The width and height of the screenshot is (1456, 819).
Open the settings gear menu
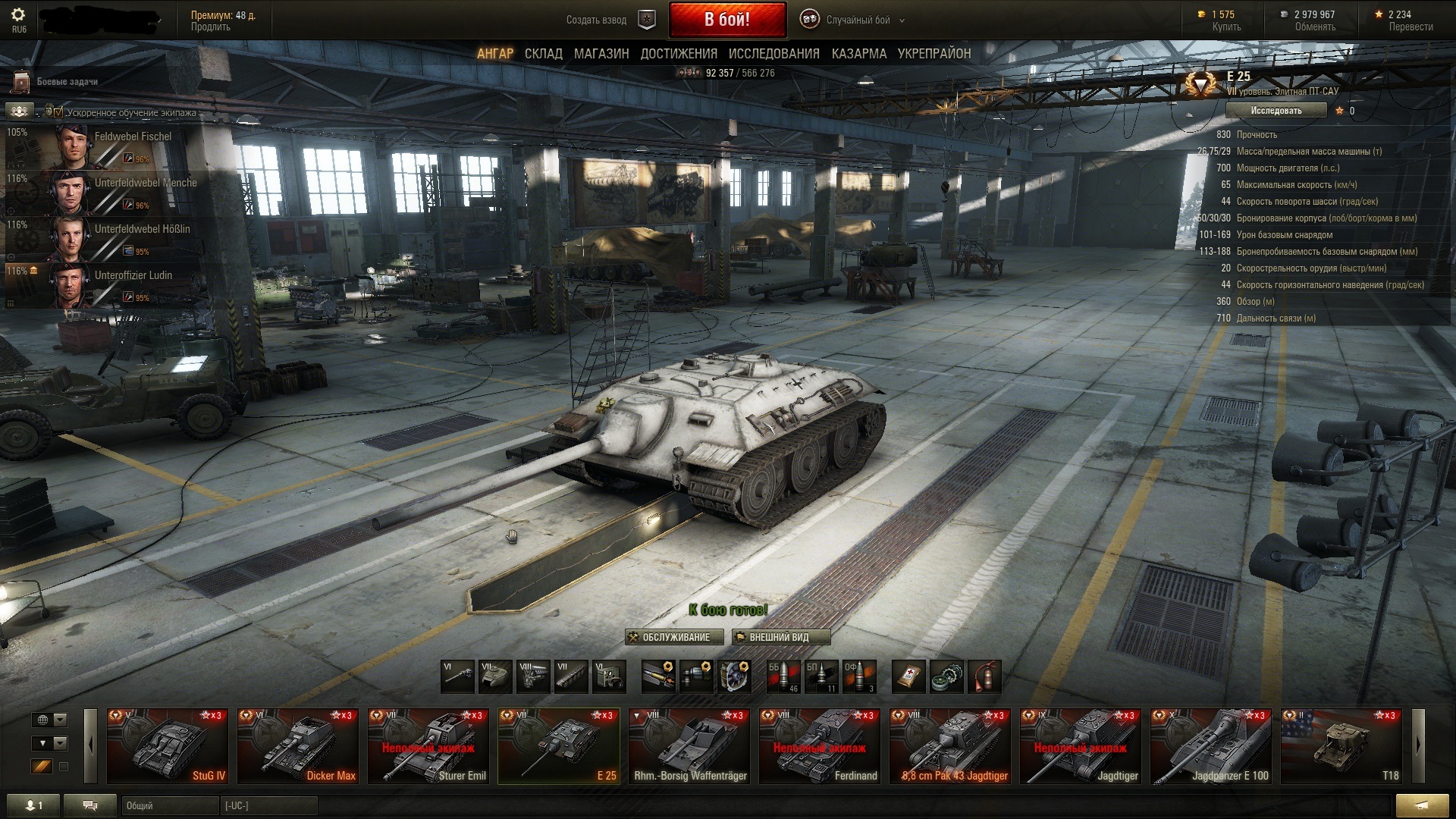[18, 15]
